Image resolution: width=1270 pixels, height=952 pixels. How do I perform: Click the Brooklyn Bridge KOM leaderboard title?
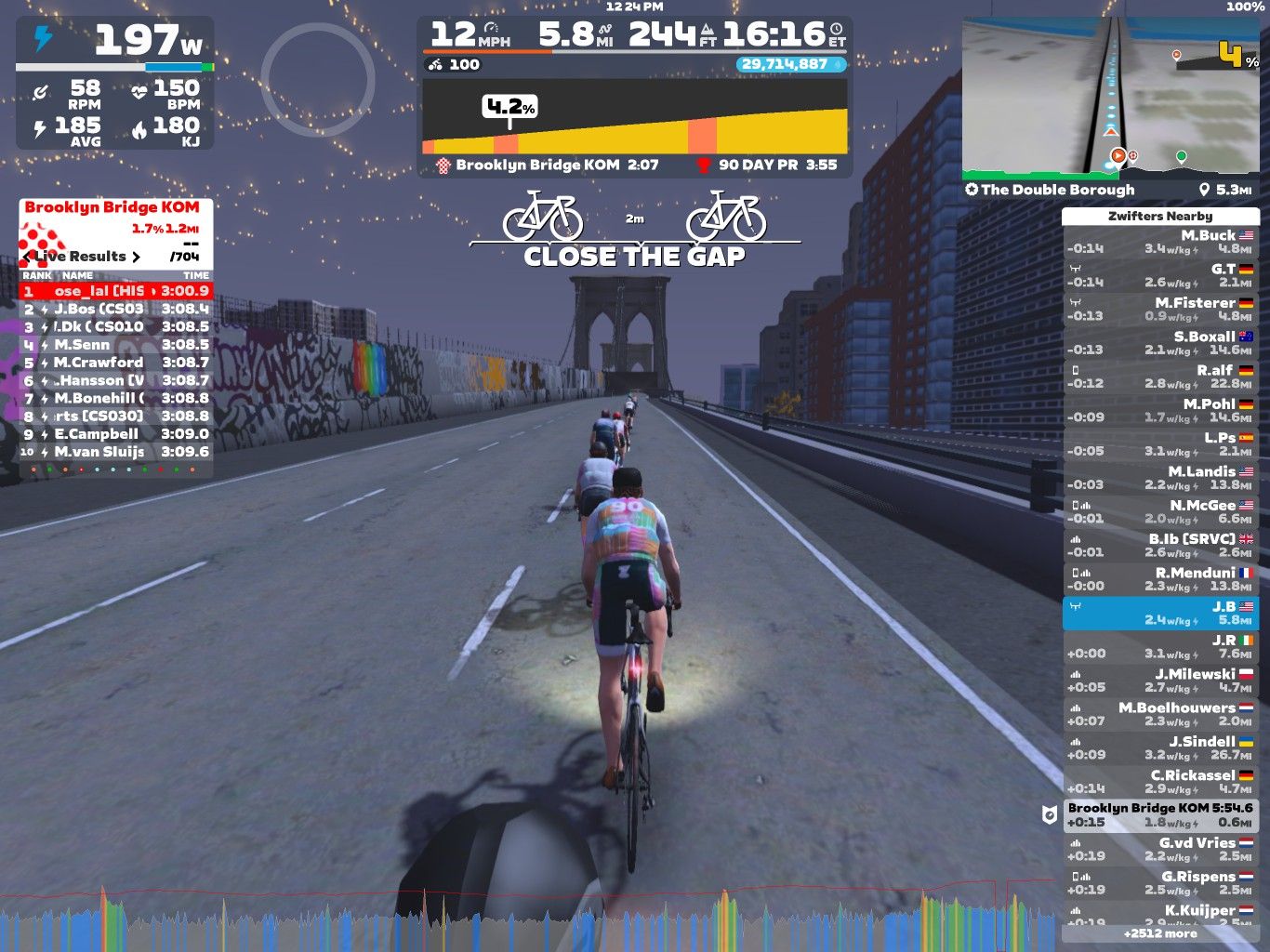112,207
